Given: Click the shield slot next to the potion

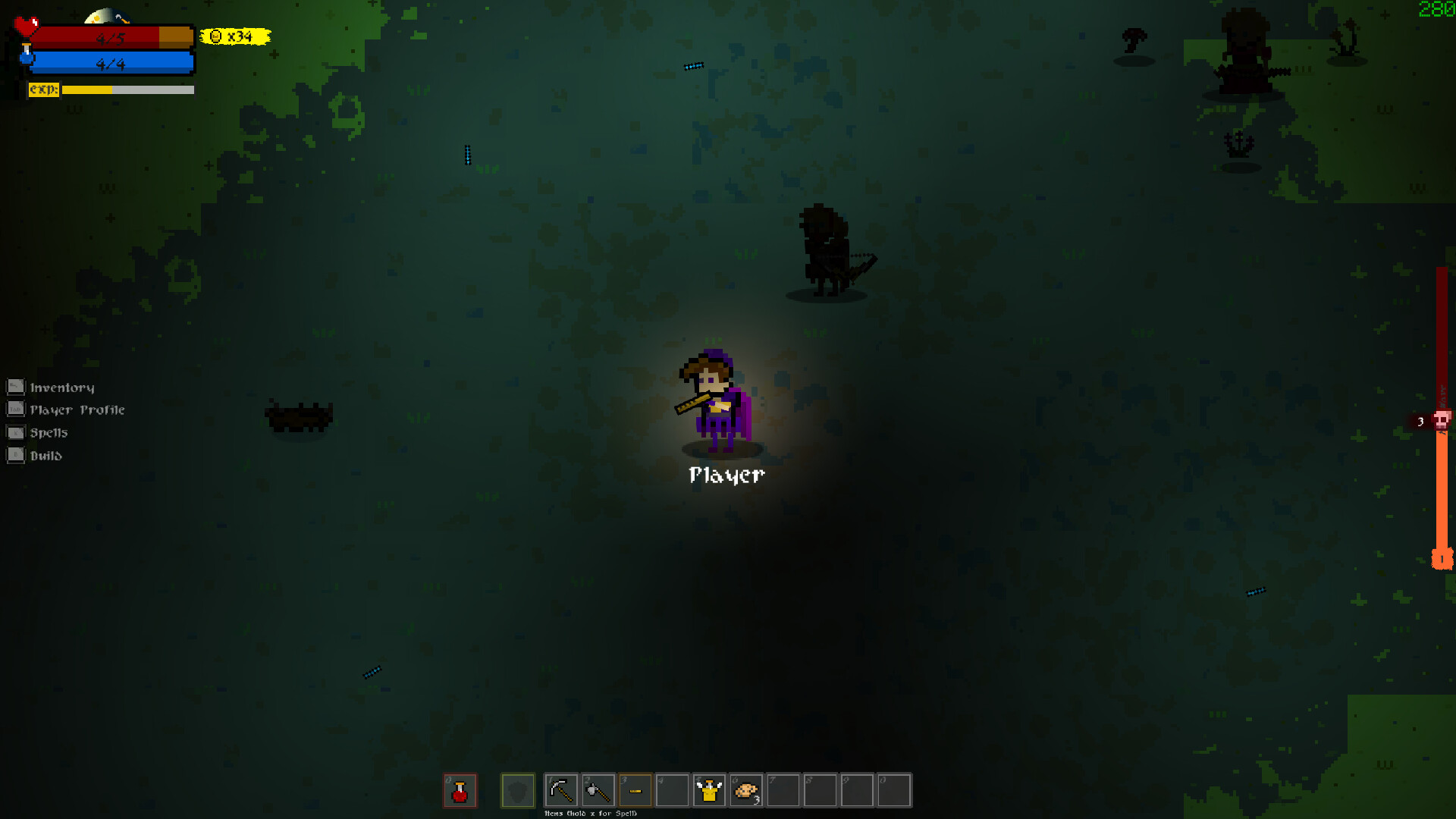Looking at the screenshot, I should [519, 790].
